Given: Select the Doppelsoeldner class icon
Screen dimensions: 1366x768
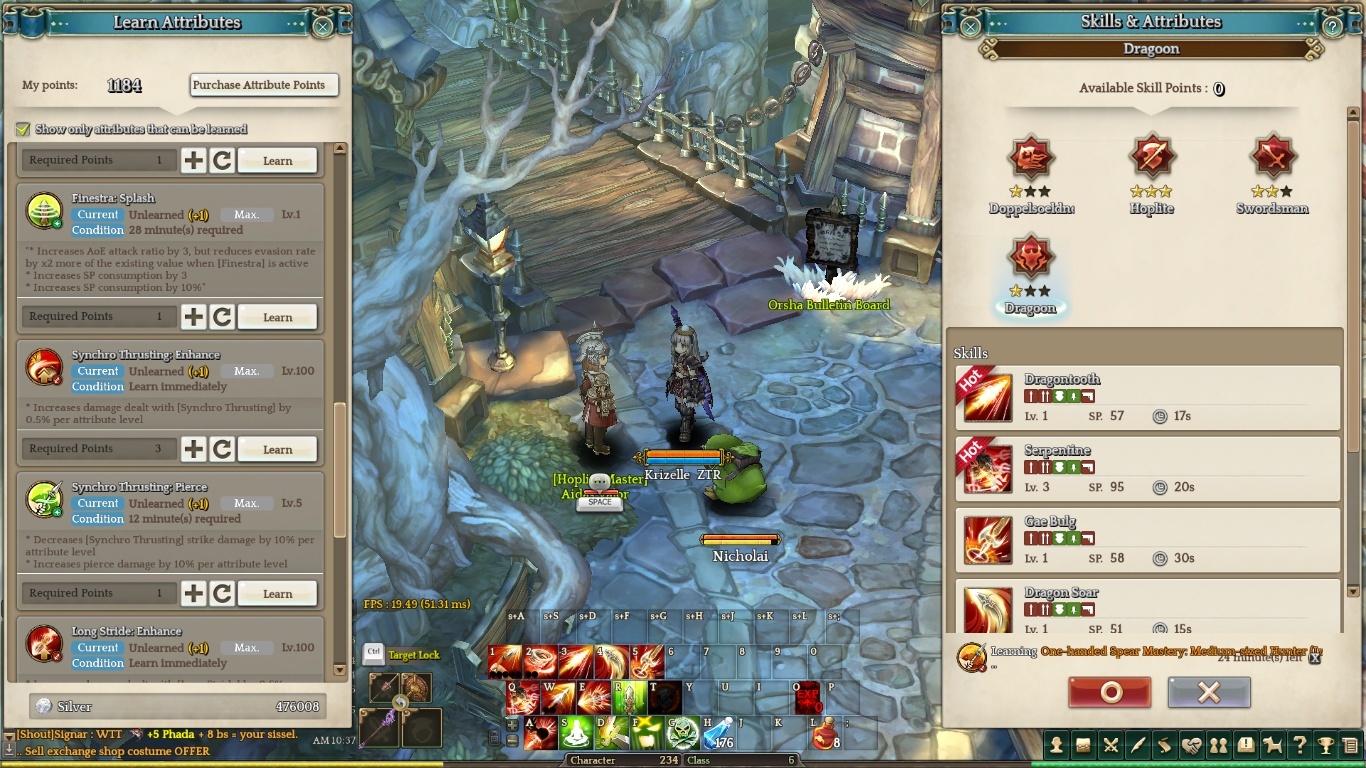Looking at the screenshot, I should click(x=1030, y=157).
